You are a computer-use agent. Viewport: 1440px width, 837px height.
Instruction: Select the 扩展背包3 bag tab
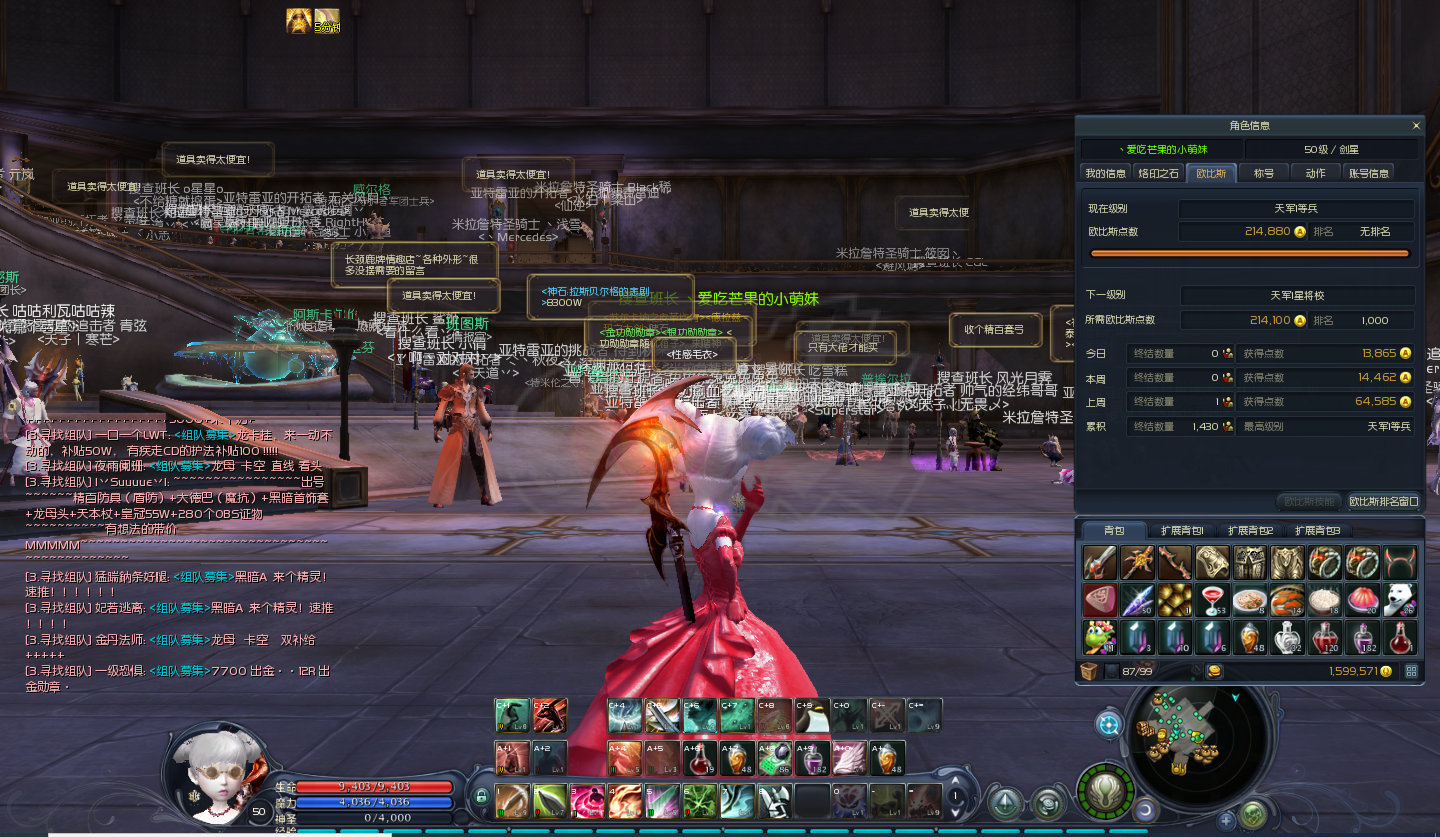(1317, 530)
